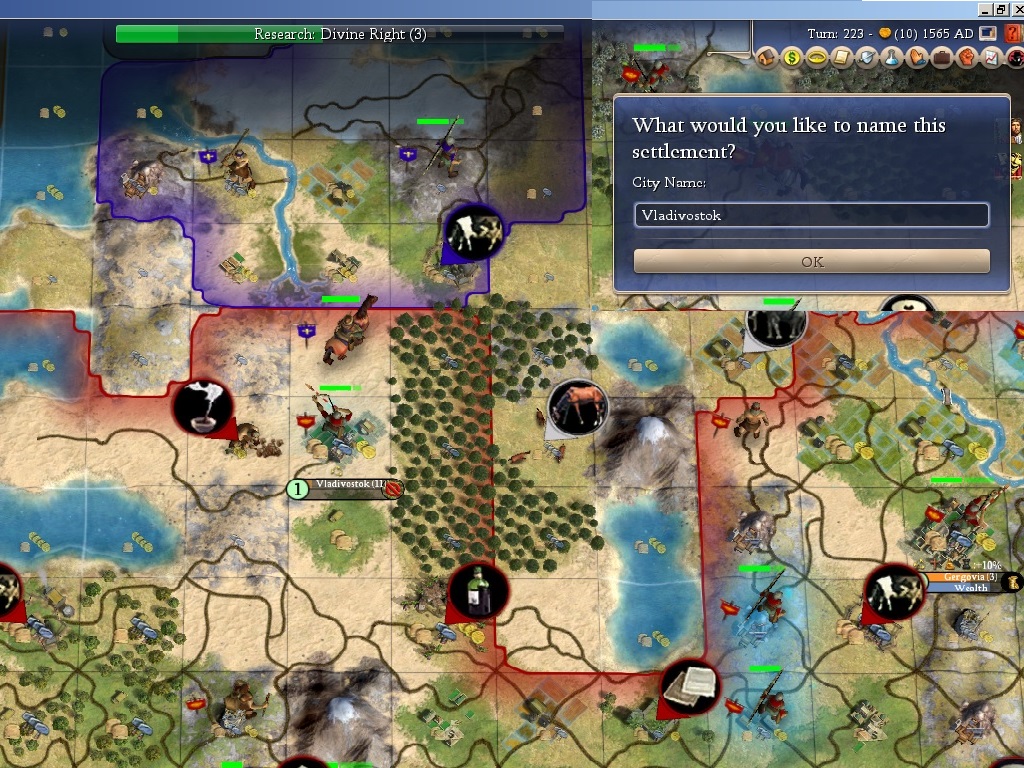Edit the City Name text field
1024x768 pixels.
811,215
